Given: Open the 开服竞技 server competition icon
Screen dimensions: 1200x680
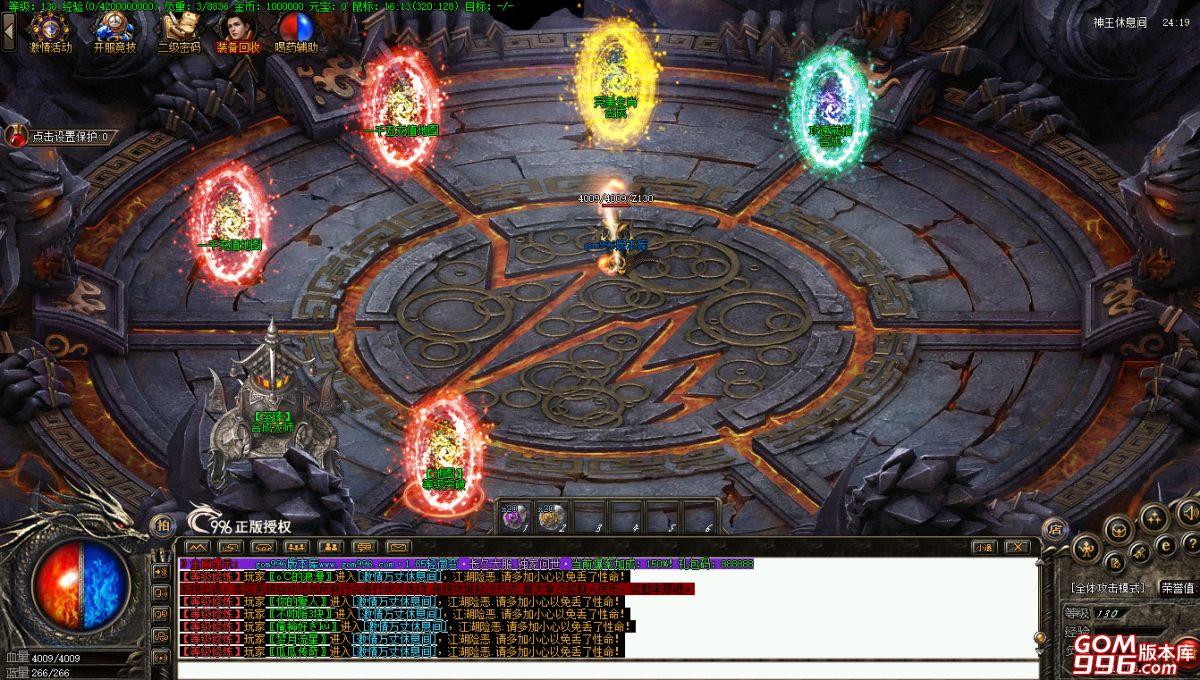Looking at the screenshot, I should click(115, 31).
